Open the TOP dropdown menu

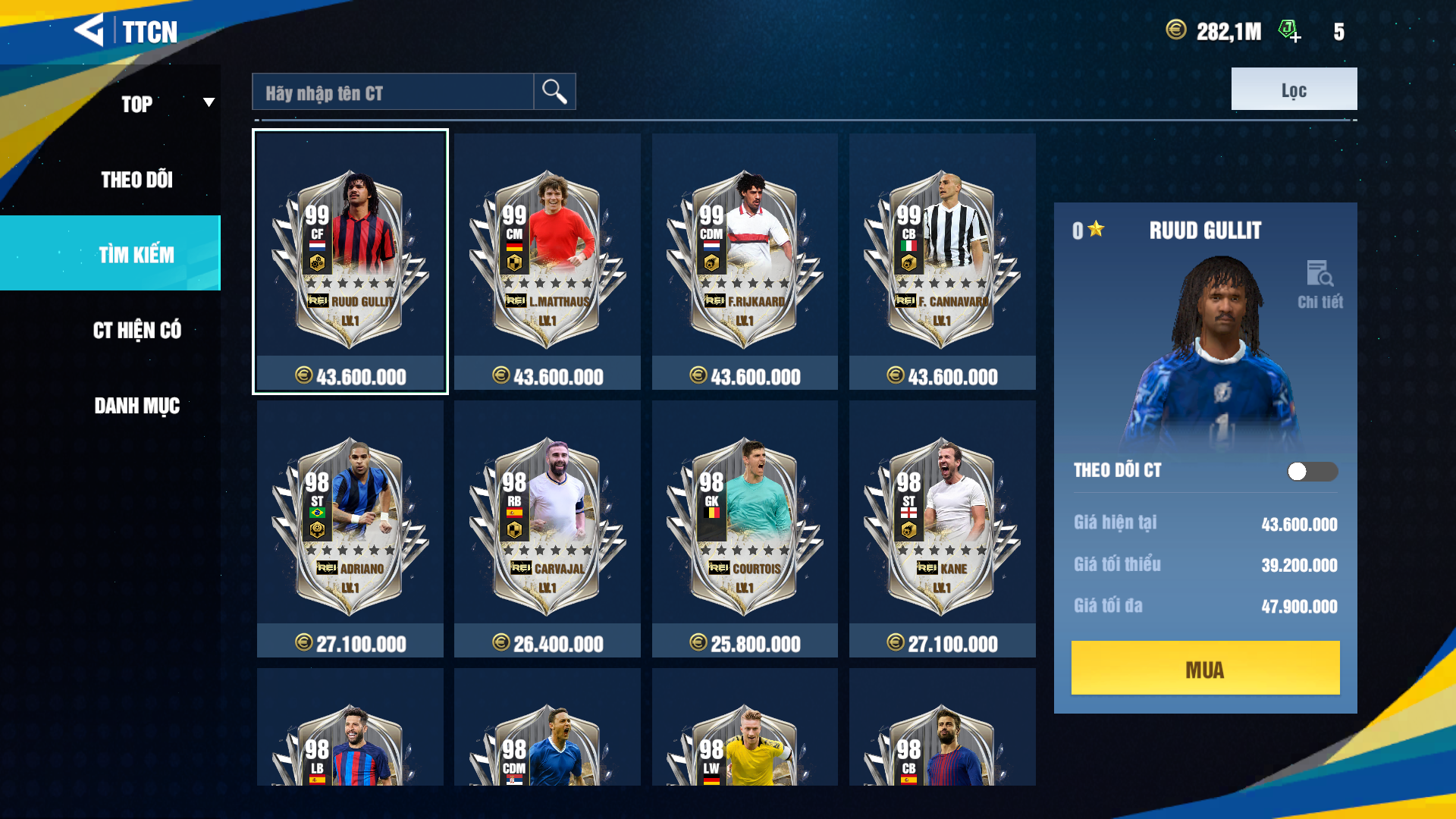[x=167, y=103]
